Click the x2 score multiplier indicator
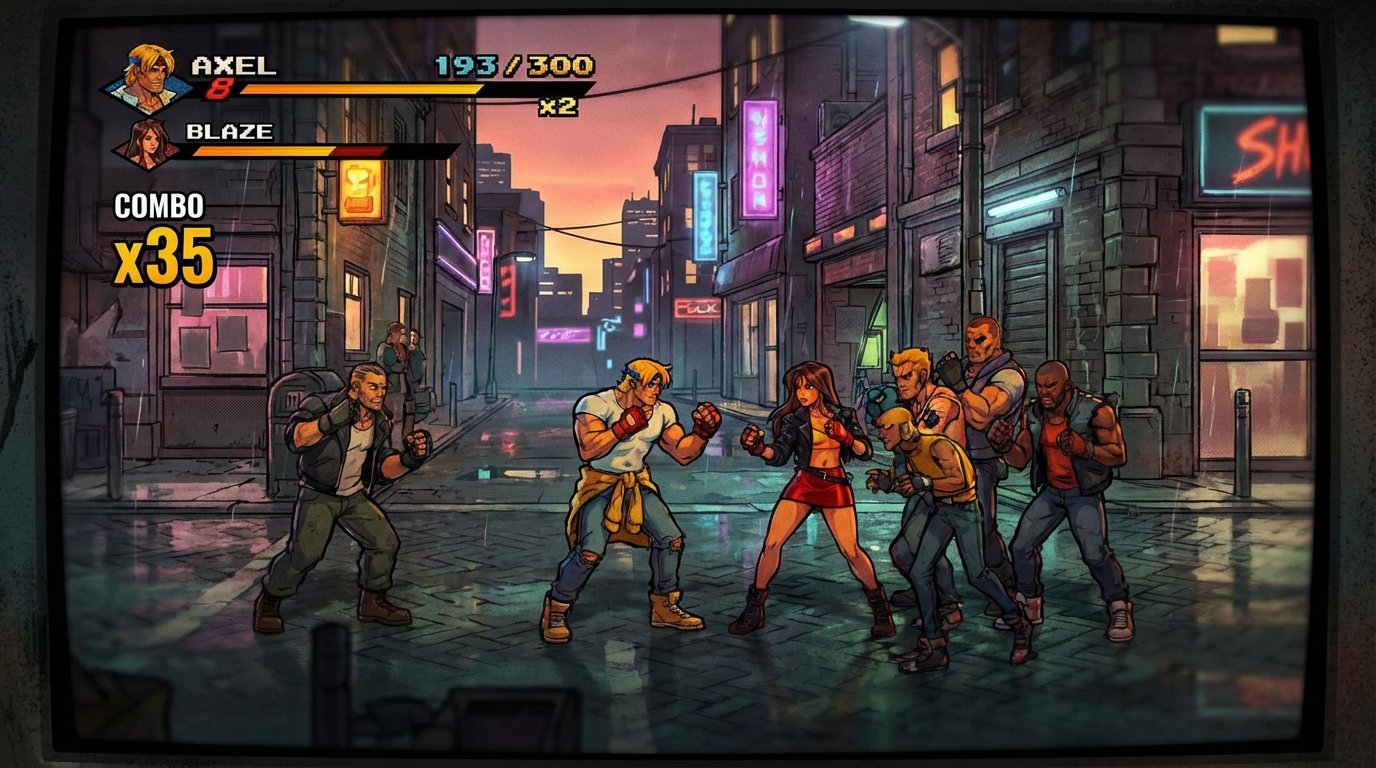This screenshot has width=1376, height=768. [x=556, y=107]
